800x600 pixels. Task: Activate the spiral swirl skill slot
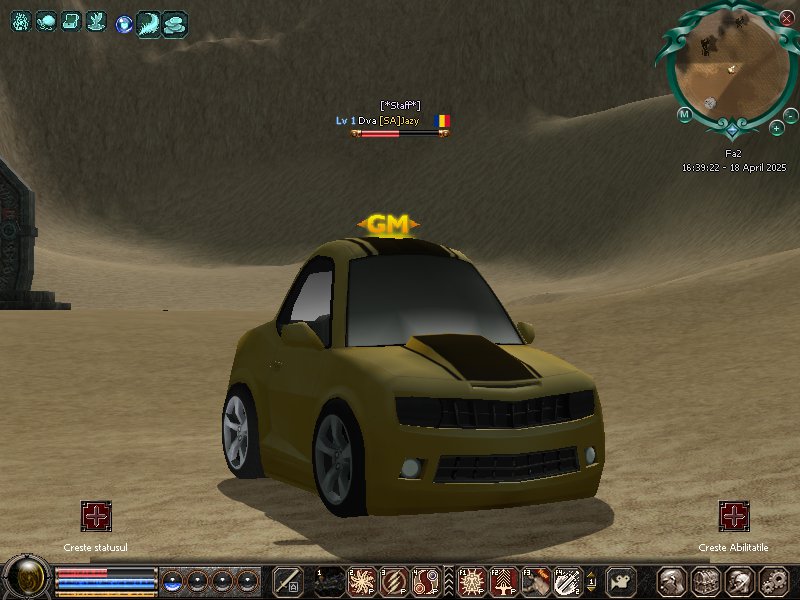[x=427, y=580]
